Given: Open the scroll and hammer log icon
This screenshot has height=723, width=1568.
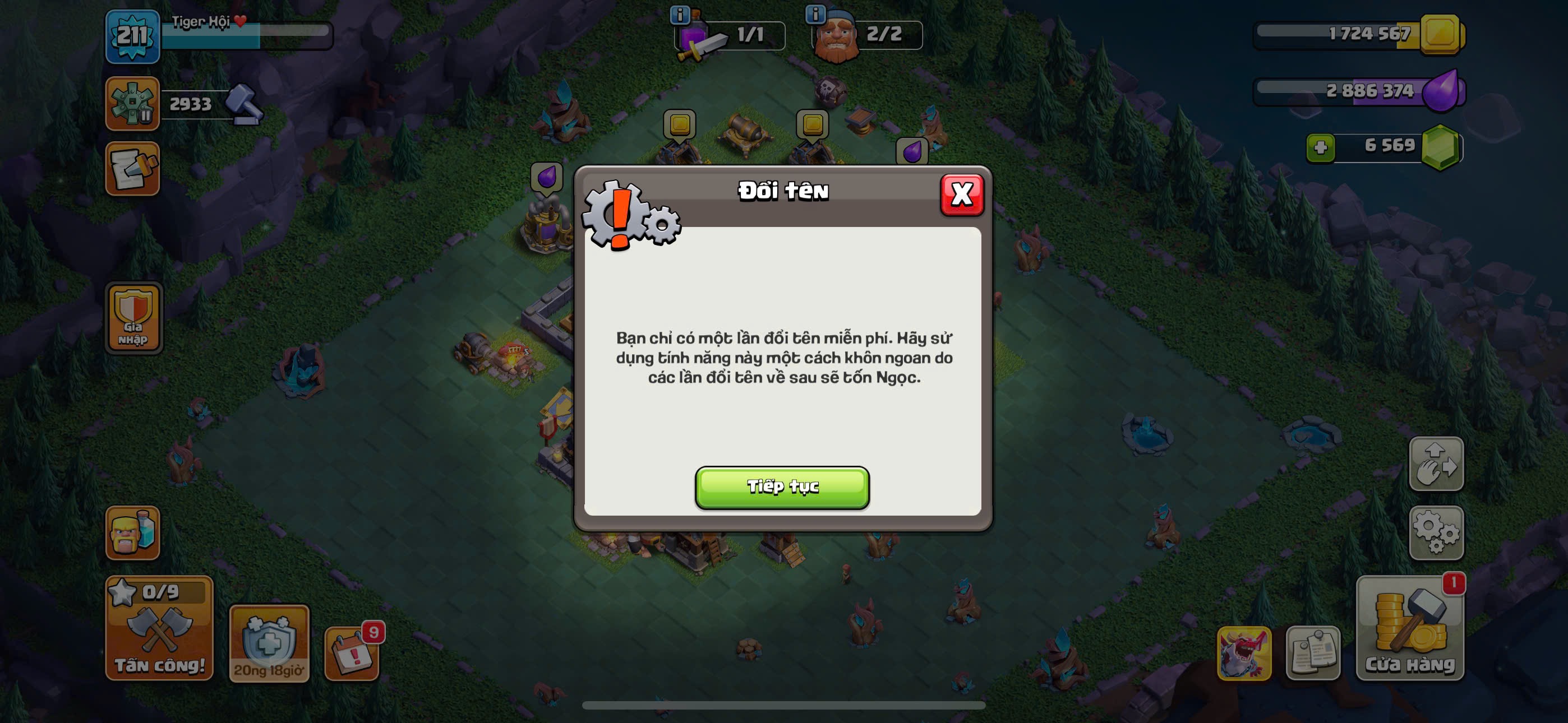Looking at the screenshot, I should pos(132,169).
